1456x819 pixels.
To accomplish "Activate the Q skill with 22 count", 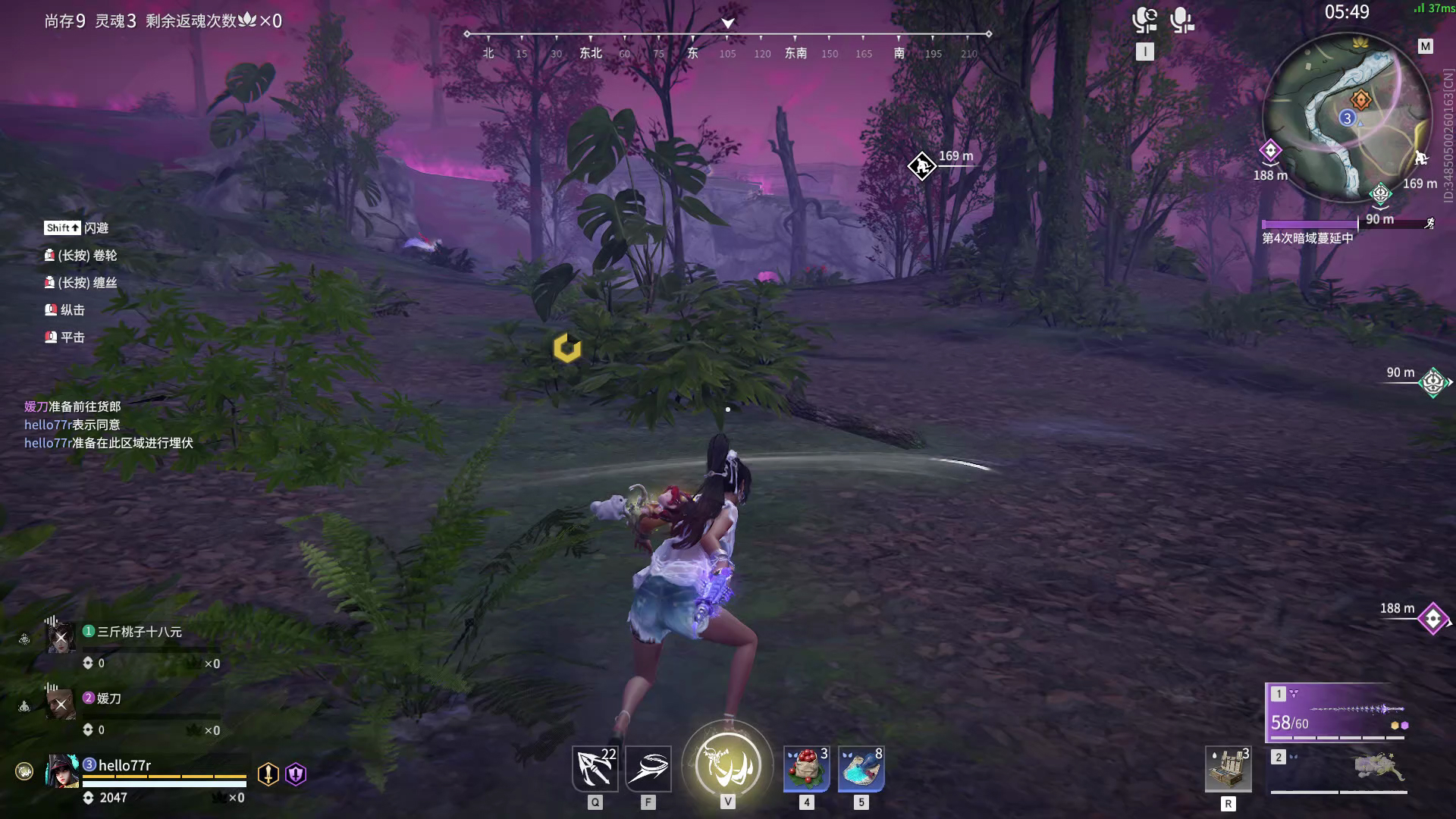I will (595, 769).
